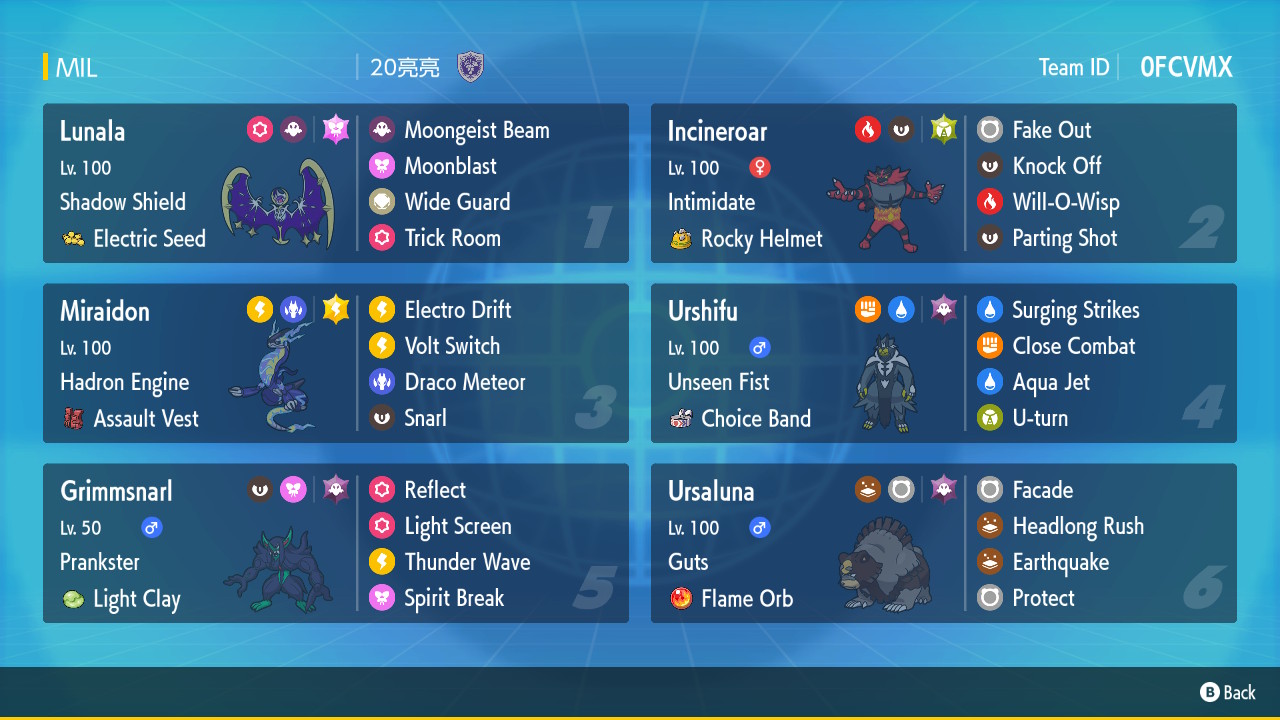Select Urshifu's Surging Strikes move

tap(1075, 310)
